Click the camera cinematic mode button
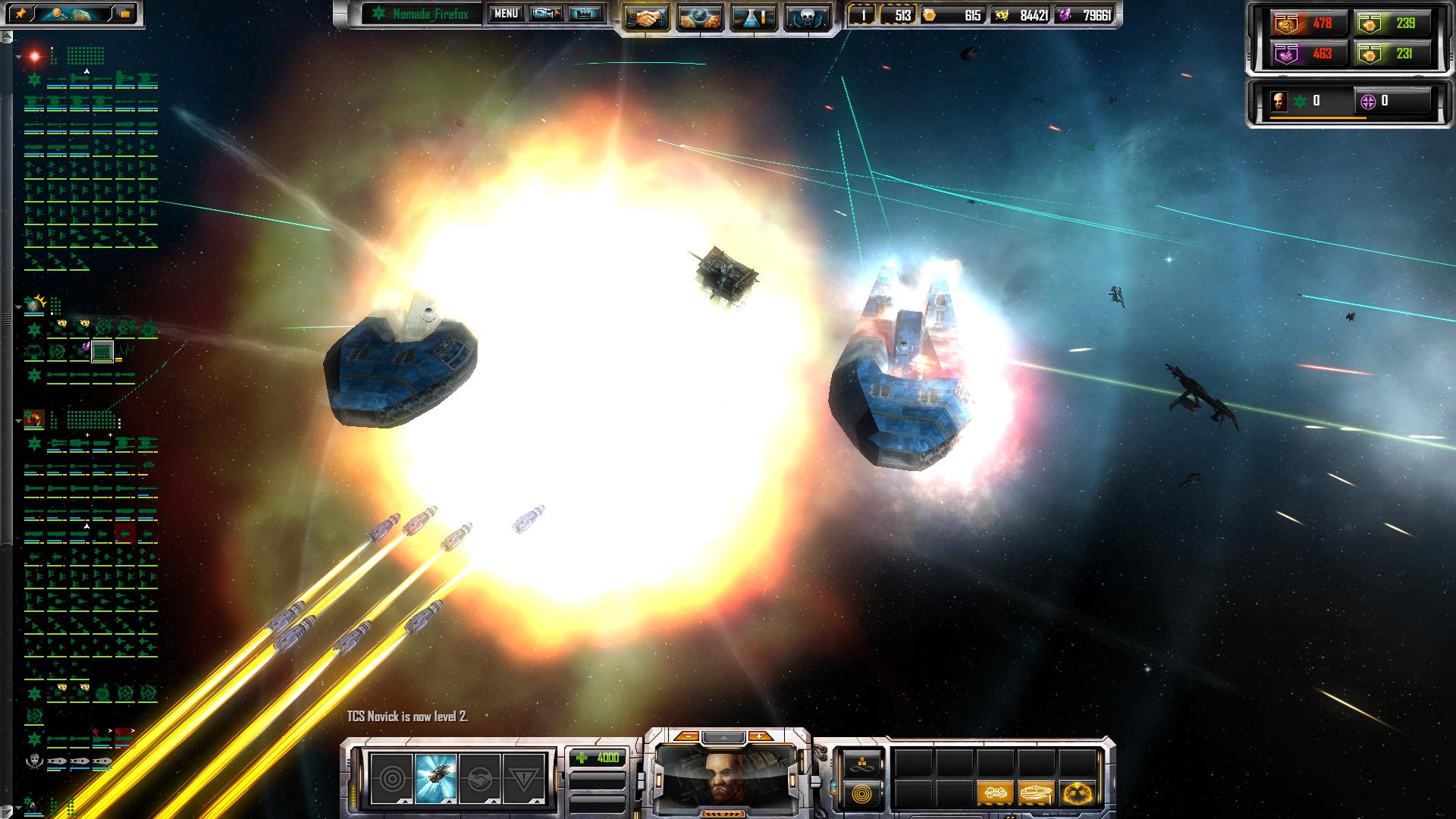The height and width of the screenshot is (819, 1456). click(546, 14)
